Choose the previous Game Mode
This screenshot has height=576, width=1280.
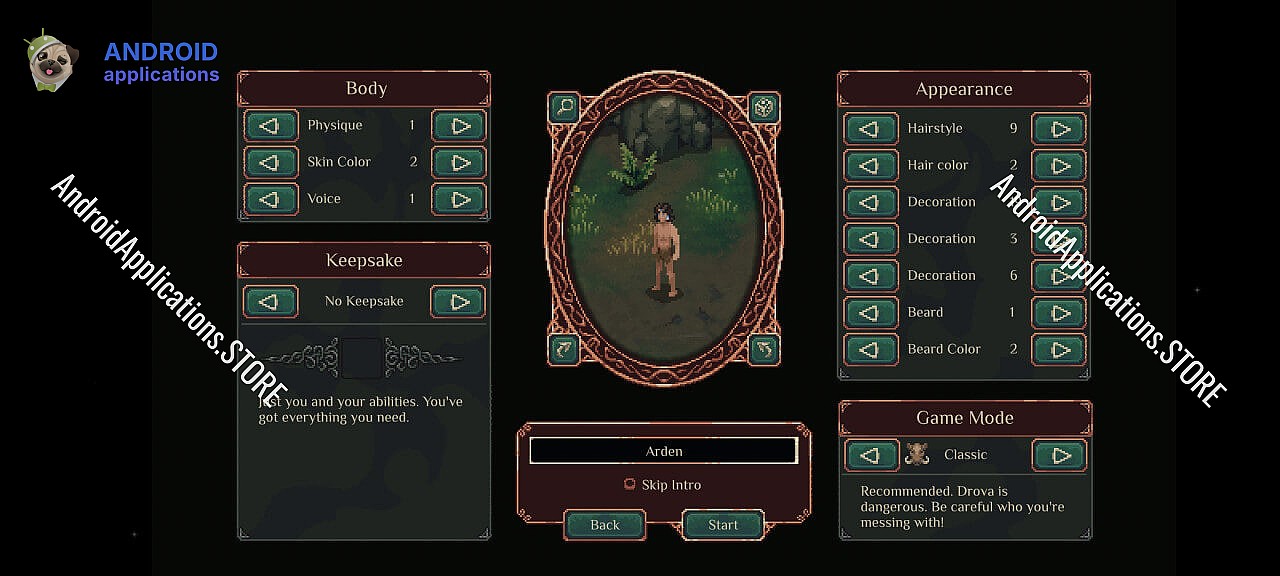pos(872,456)
